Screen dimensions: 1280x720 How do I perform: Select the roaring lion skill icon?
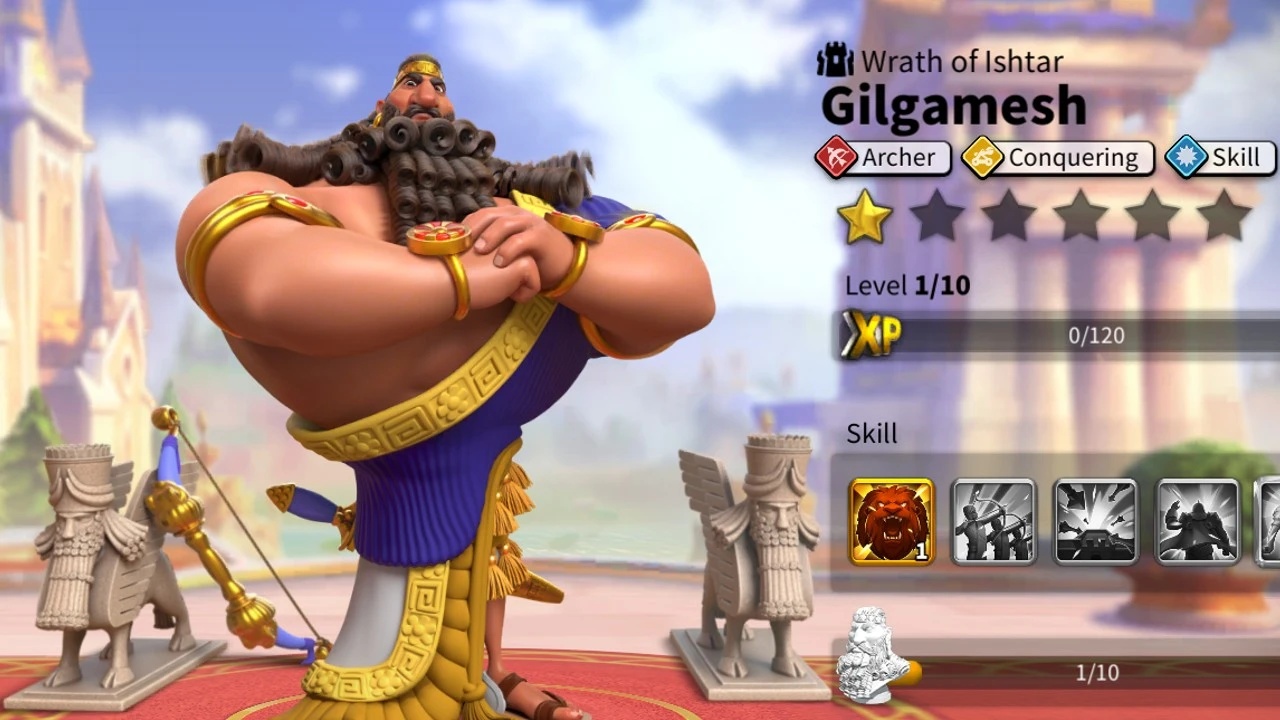coord(892,521)
